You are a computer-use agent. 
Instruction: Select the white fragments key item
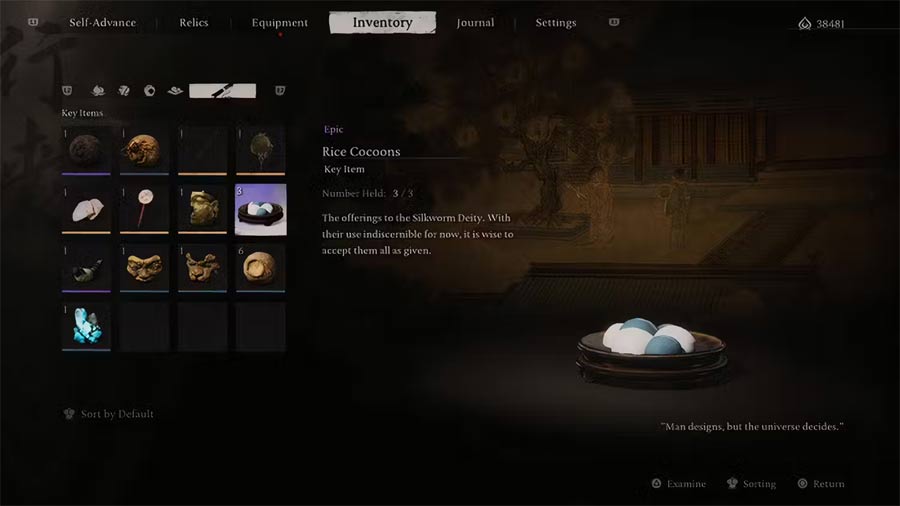(86, 210)
